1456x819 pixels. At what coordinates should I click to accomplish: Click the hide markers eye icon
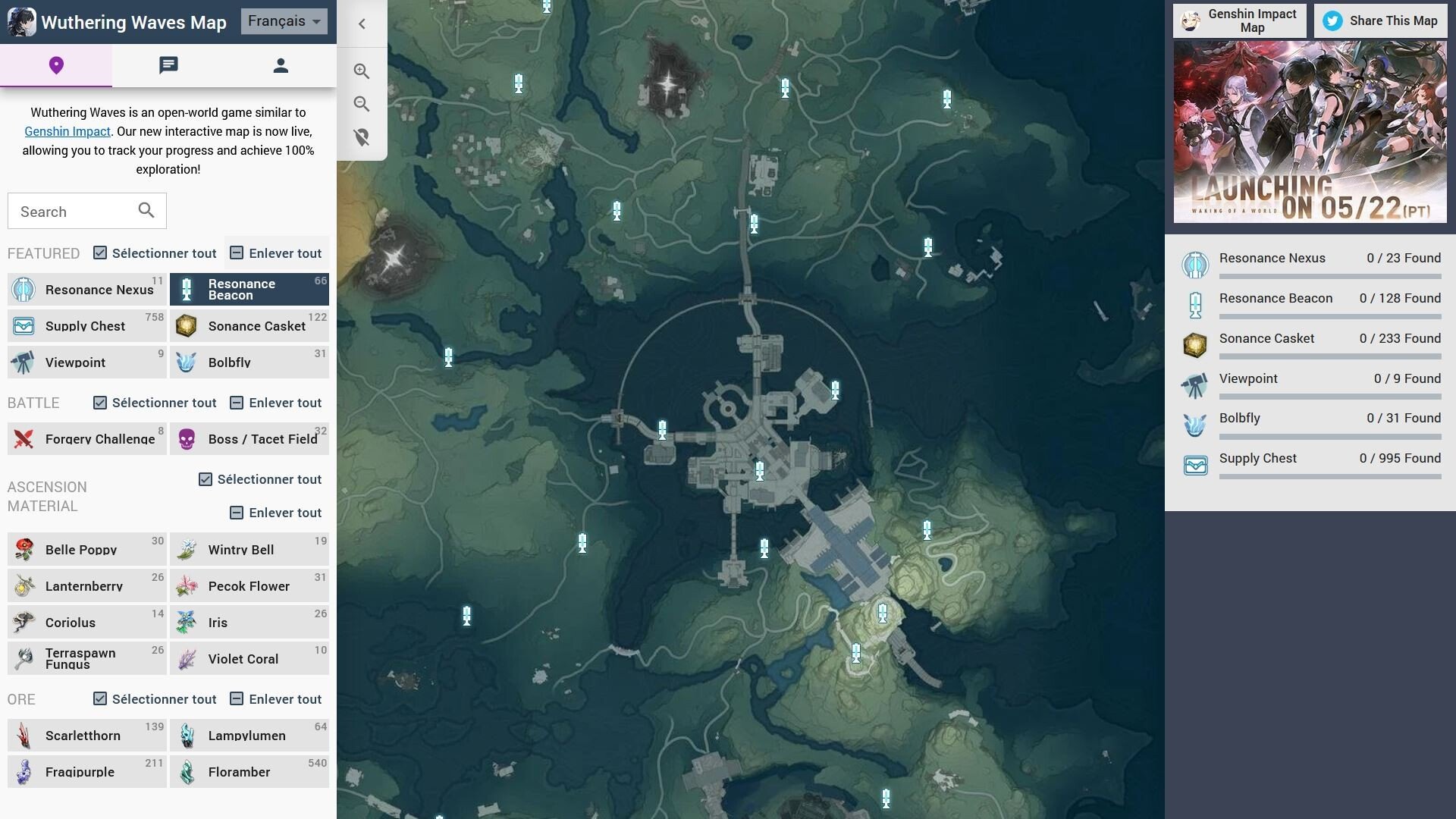click(362, 137)
